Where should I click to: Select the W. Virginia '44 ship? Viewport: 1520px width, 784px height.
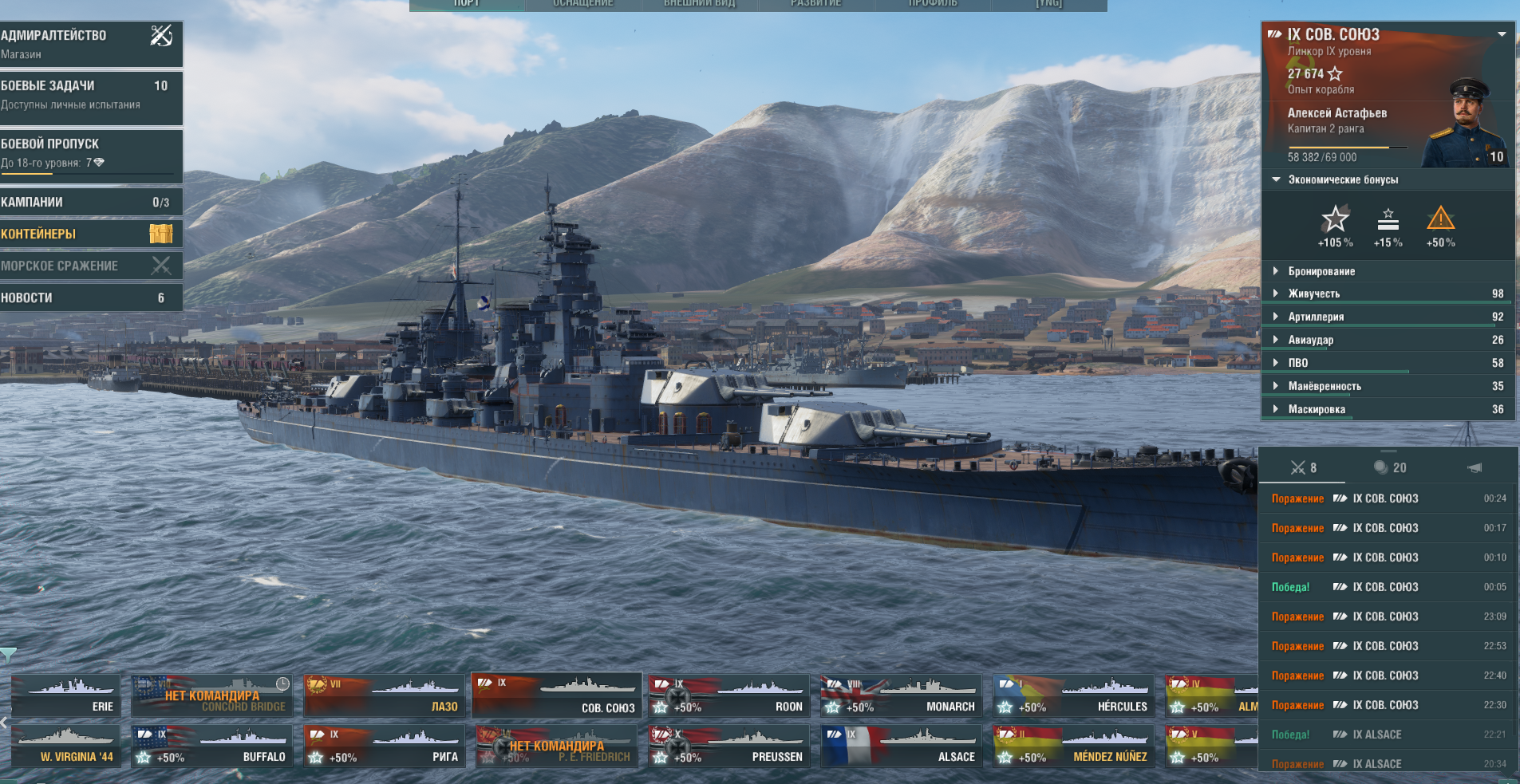[66, 746]
